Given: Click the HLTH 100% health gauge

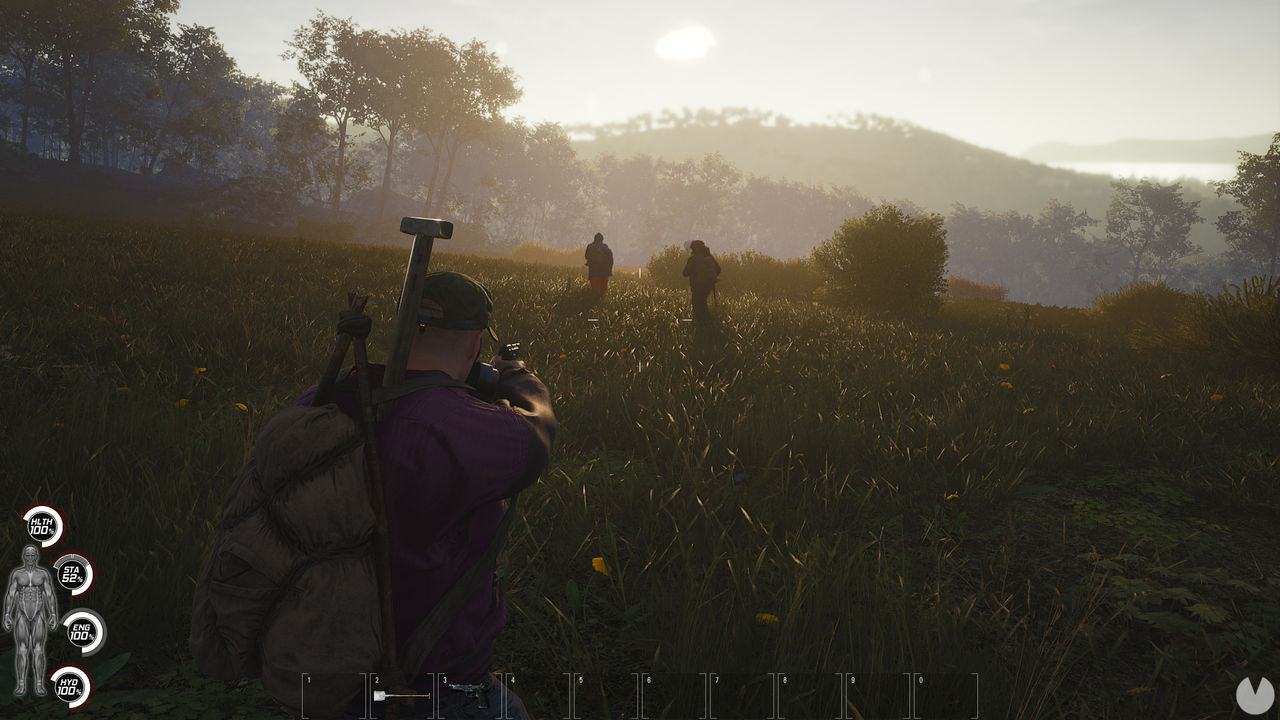Looking at the screenshot, I should coord(43,526).
